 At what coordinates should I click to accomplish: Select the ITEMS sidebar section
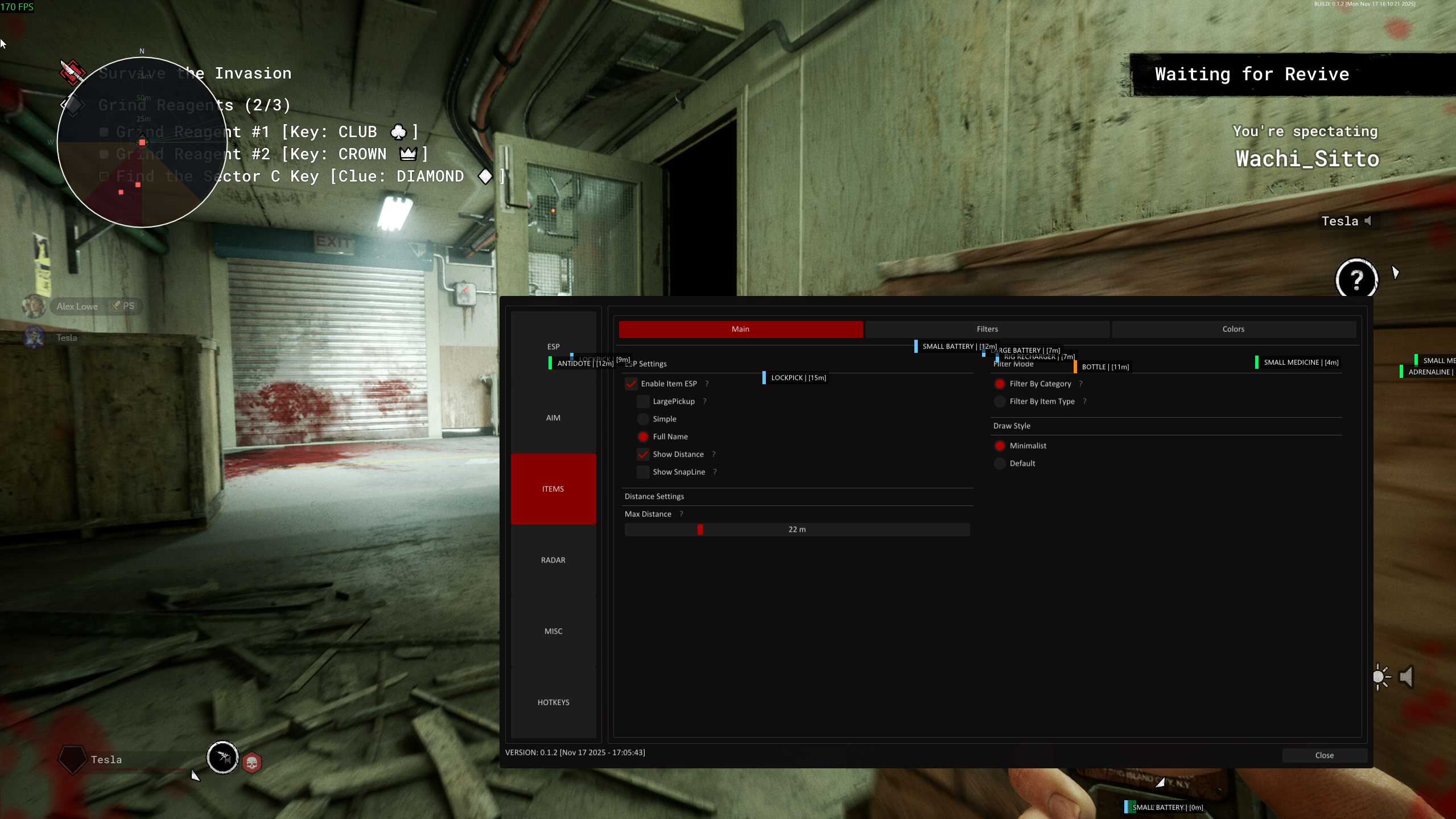553,489
